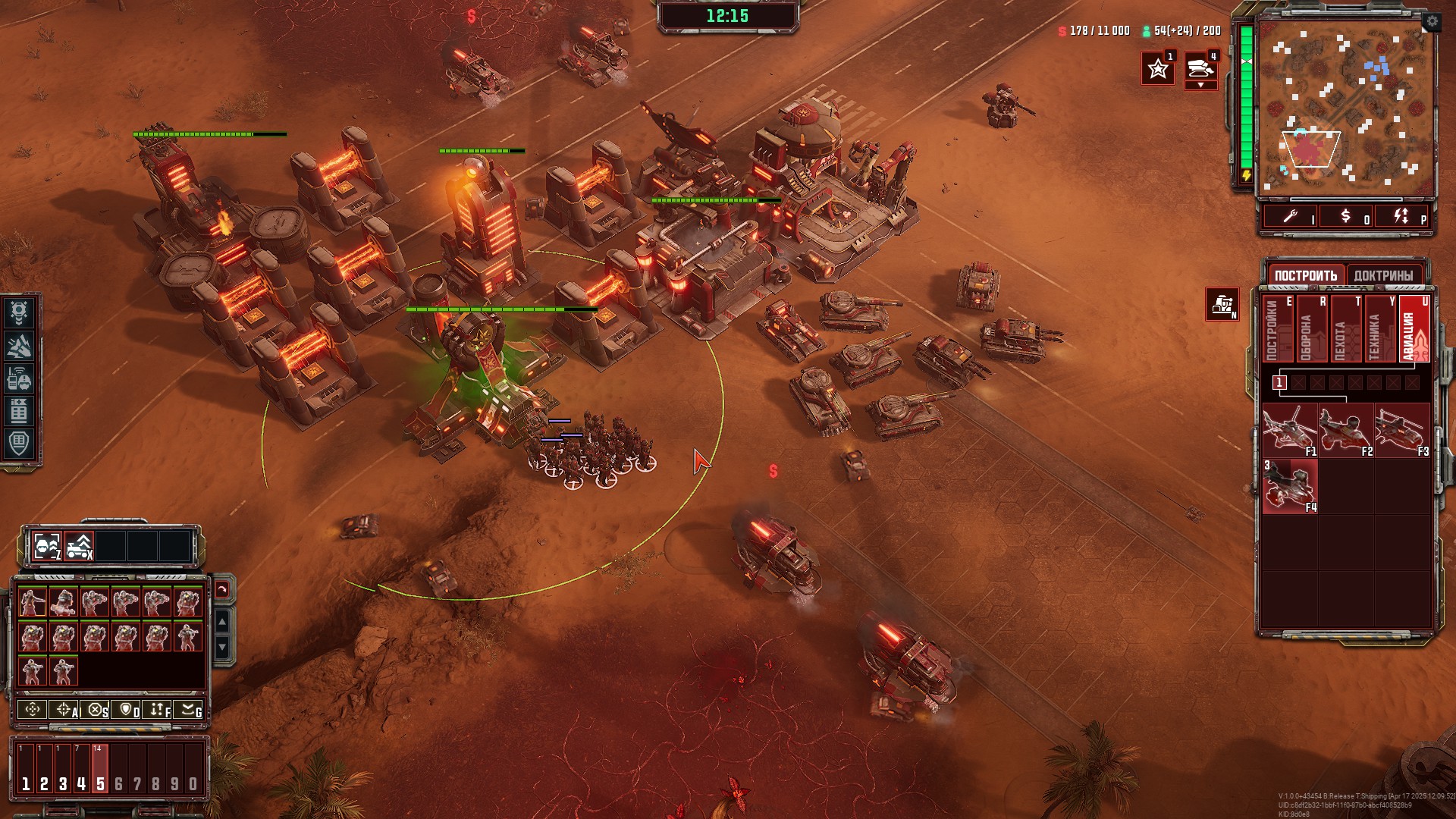Queue the F1 helicopter unit
The height and width of the screenshot is (819, 1456).
pyautogui.click(x=1289, y=430)
